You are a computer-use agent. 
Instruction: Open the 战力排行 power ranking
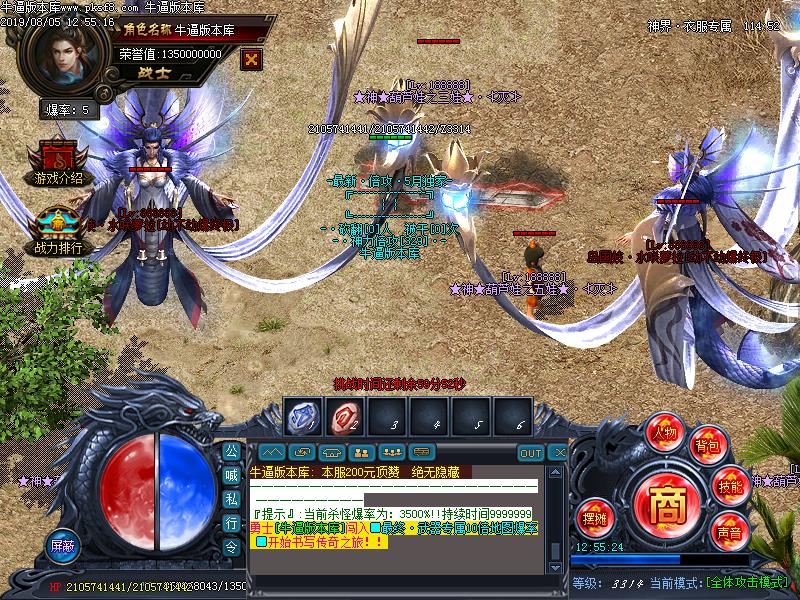tap(58, 234)
